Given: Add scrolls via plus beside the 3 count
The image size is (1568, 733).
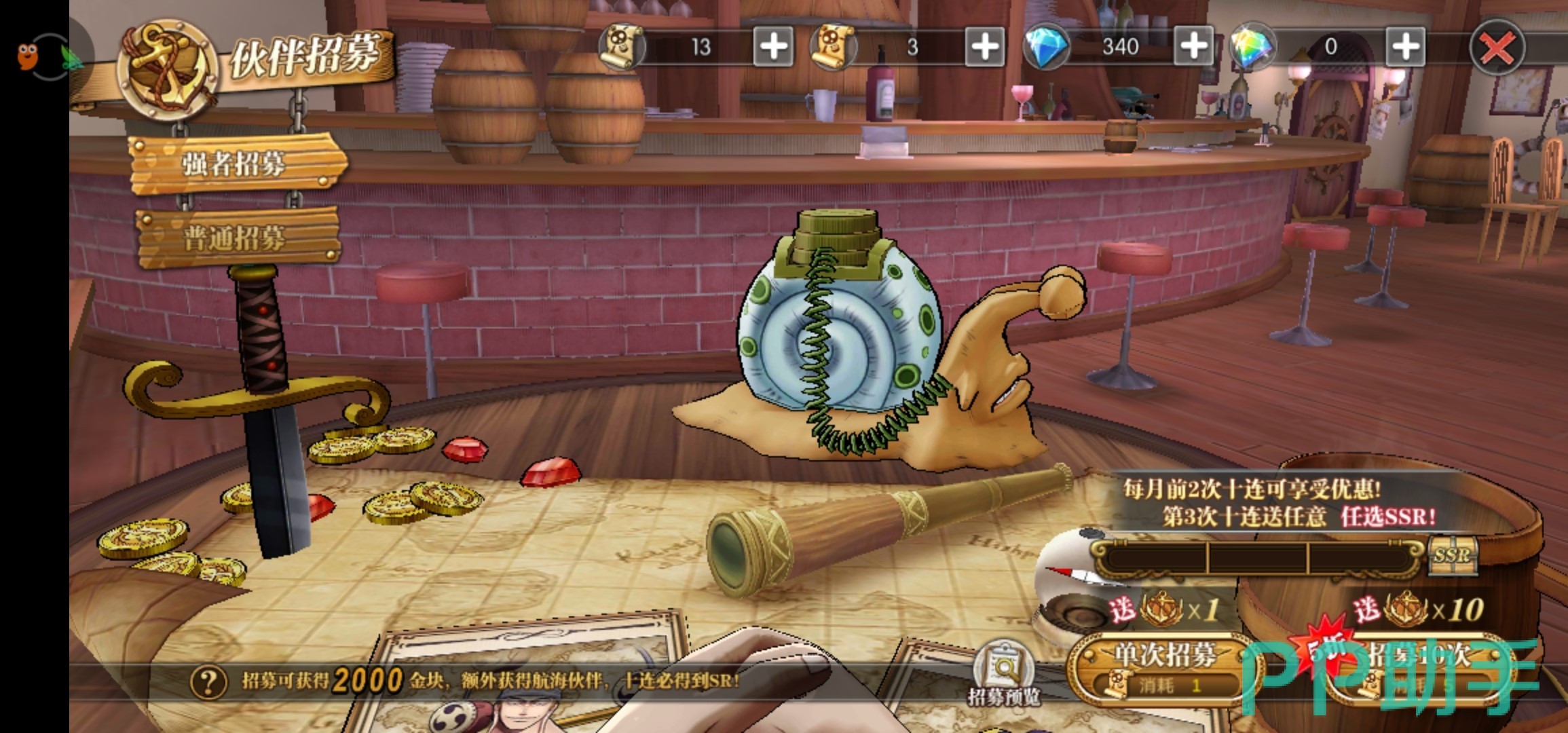Looking at the screenshot, I should (984, 48).
